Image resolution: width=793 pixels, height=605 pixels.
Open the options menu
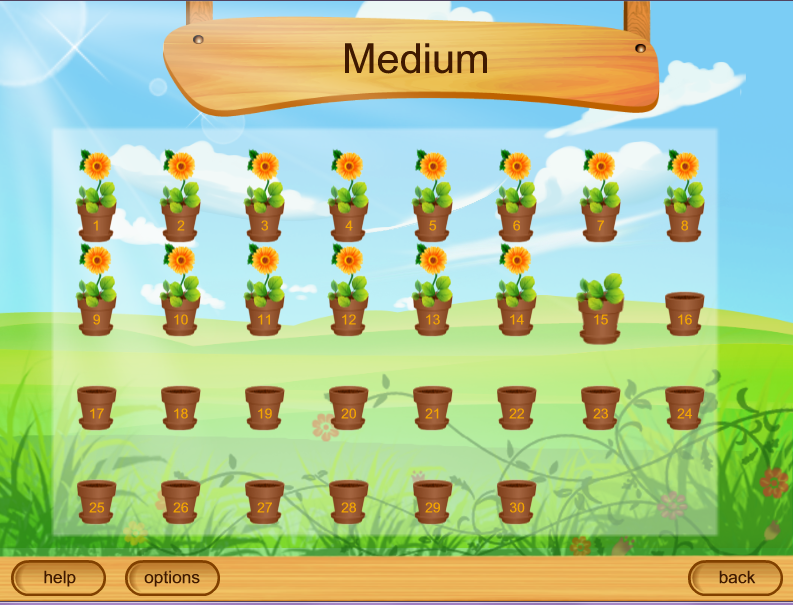coord(172,577)
